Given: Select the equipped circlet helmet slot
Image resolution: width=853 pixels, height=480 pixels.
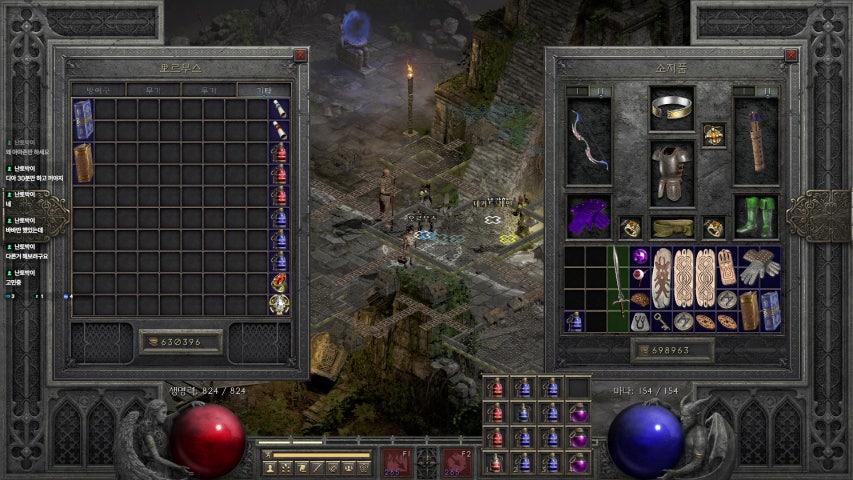Looking at the screenshot, I should click(672, 107).
